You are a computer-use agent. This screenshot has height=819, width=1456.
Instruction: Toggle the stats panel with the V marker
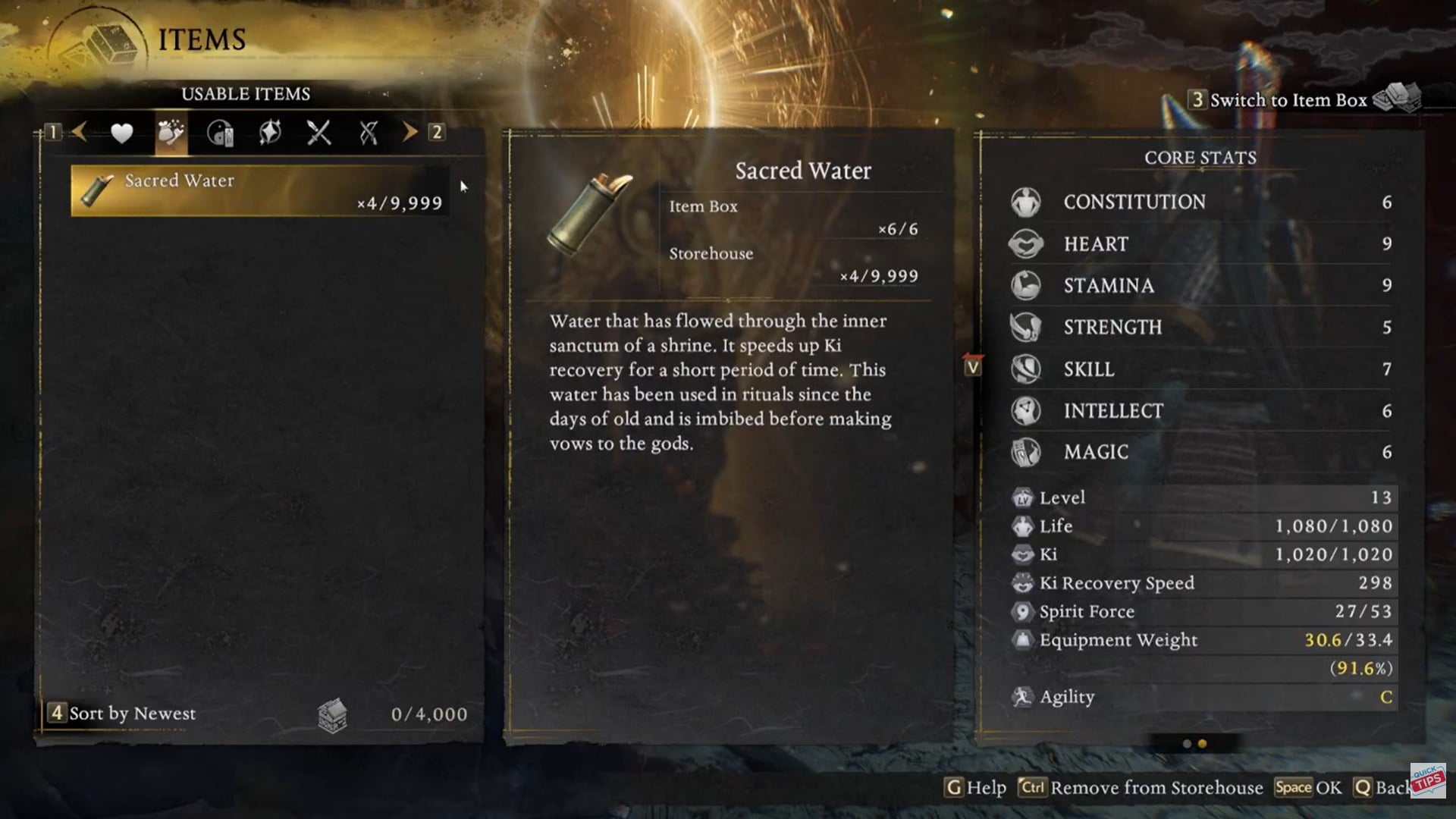click(x=972, y=367)
